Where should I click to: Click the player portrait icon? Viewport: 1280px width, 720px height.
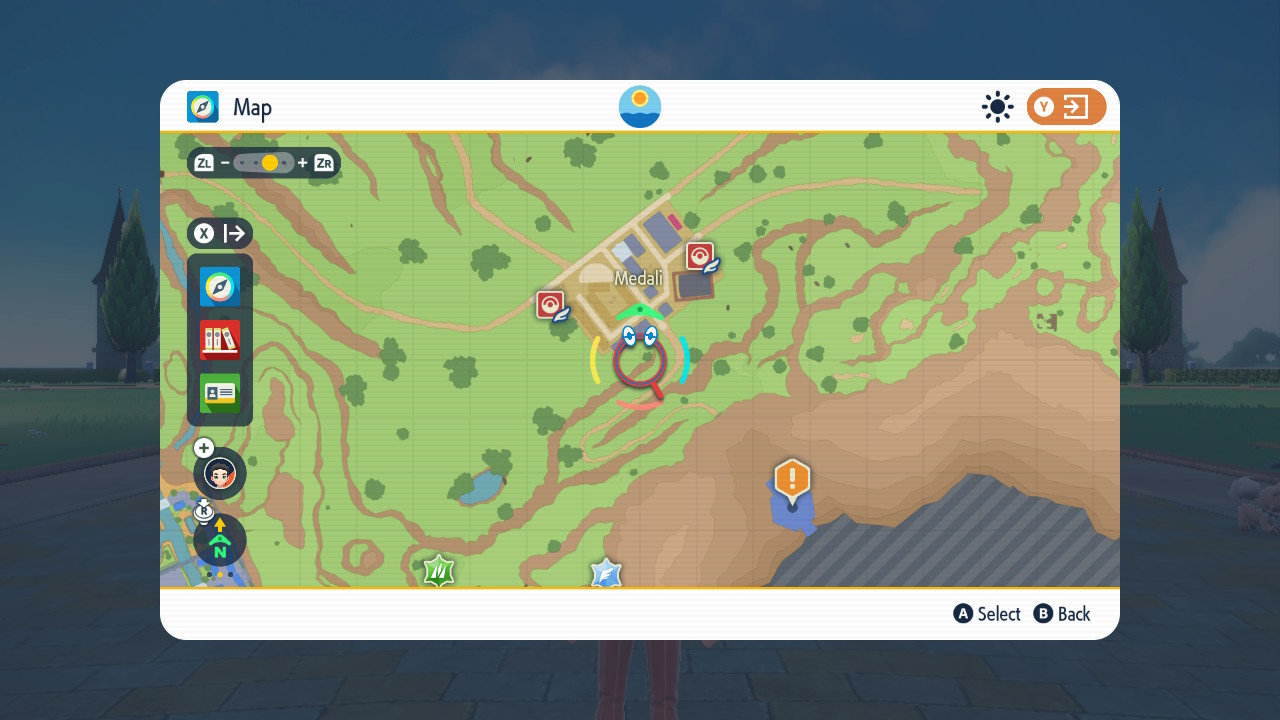tap(220, 474)
